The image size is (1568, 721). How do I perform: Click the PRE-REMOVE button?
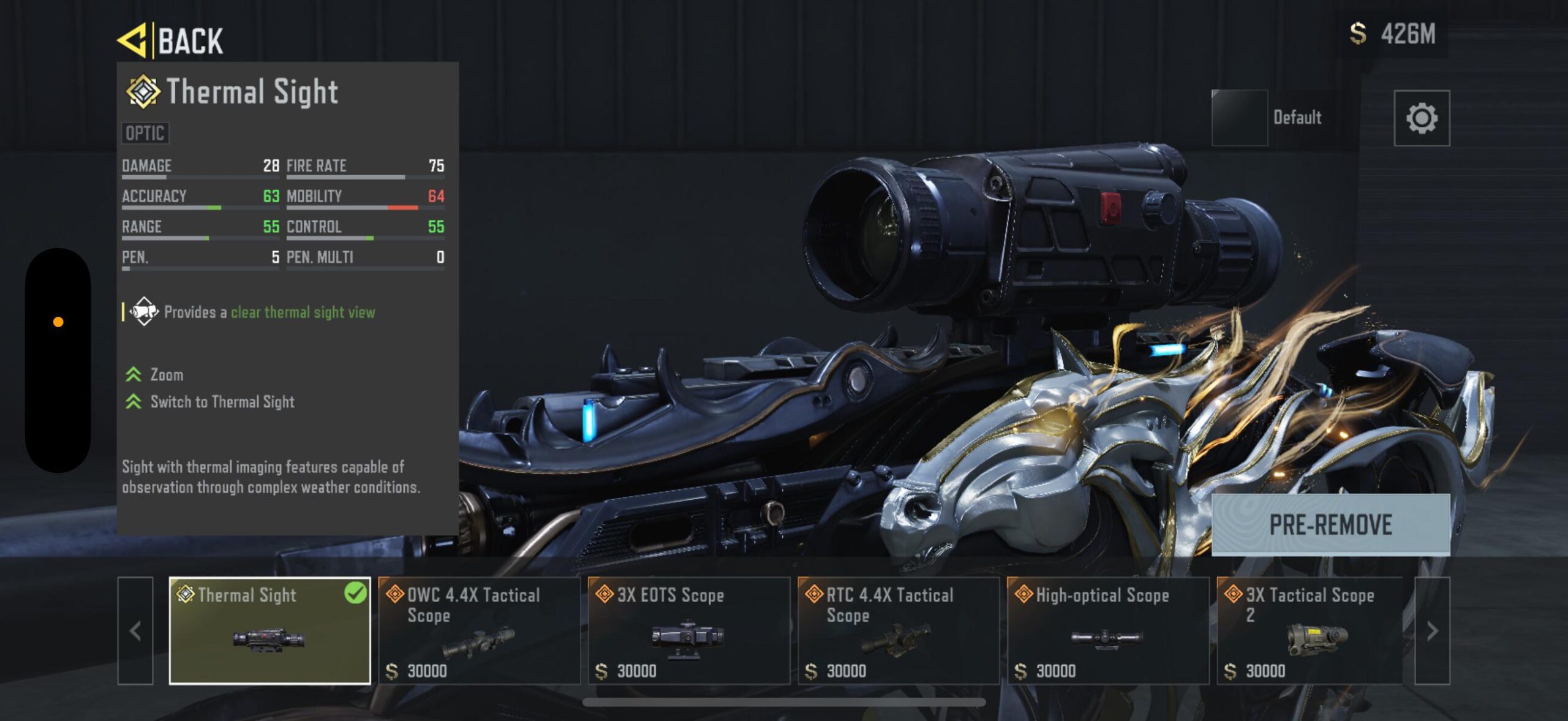click(1330, 525)
